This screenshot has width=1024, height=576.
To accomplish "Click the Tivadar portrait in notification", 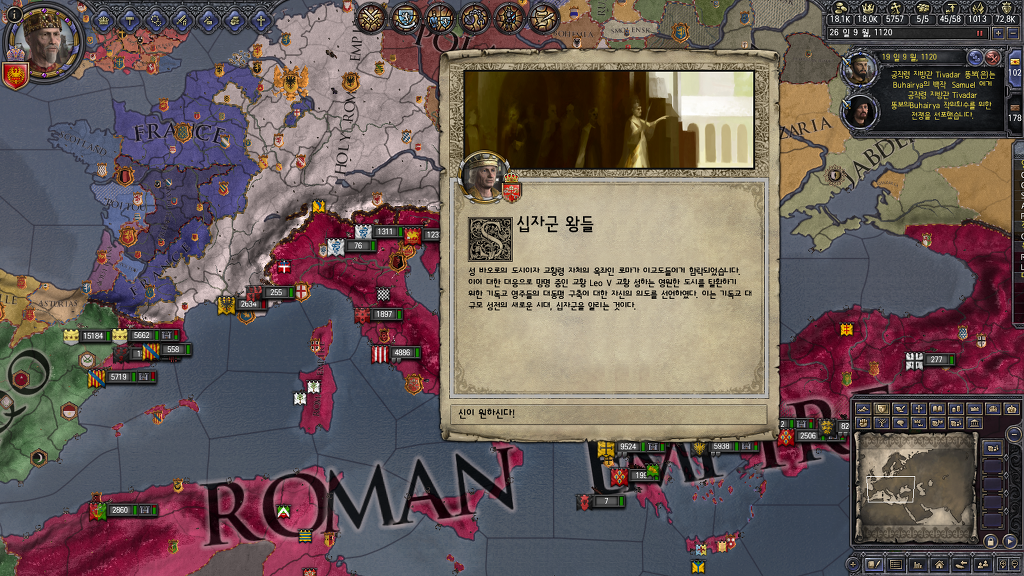I will tap(858, 68).
